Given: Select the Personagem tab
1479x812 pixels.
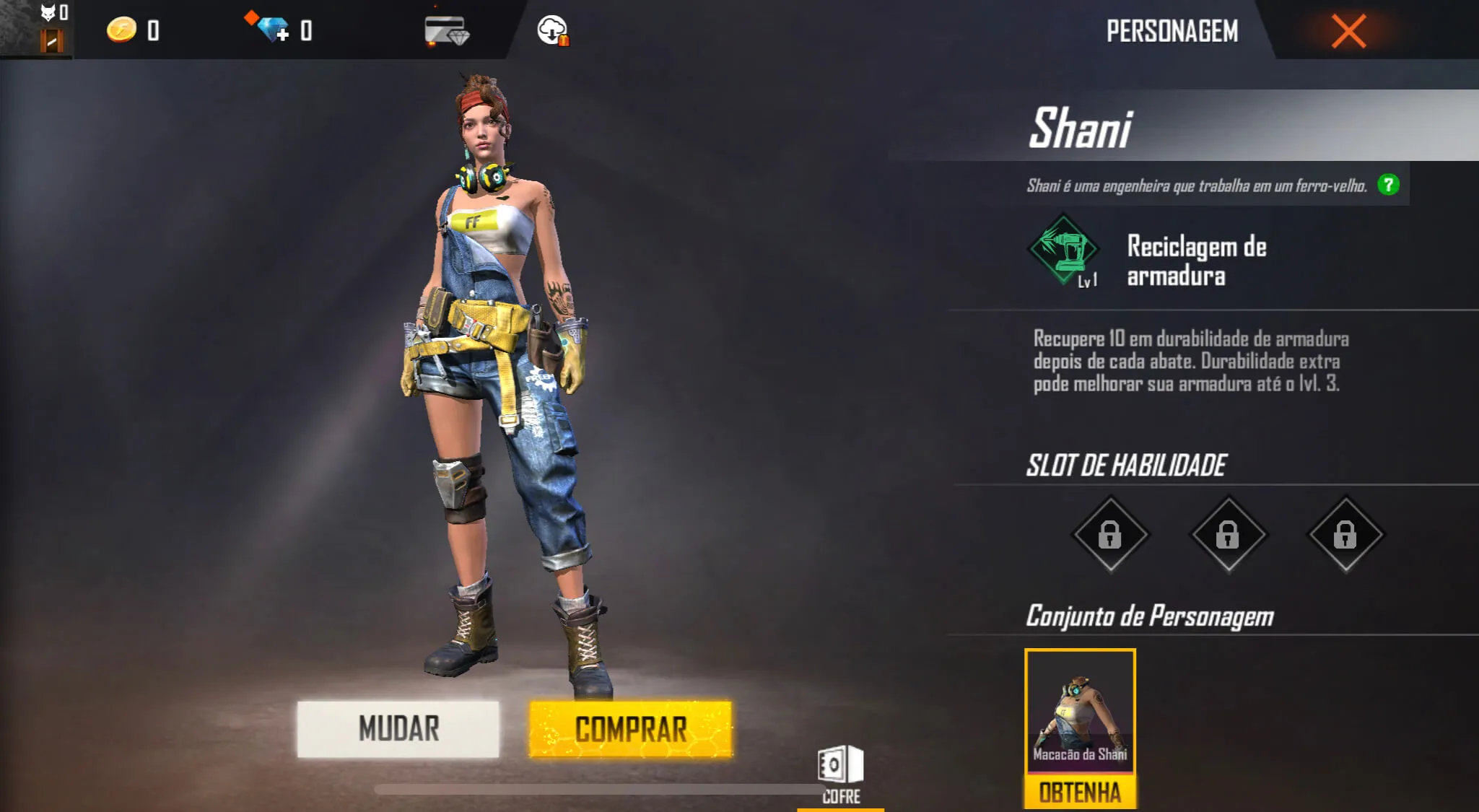Looking at the screenshot, I should [1172, 30].
